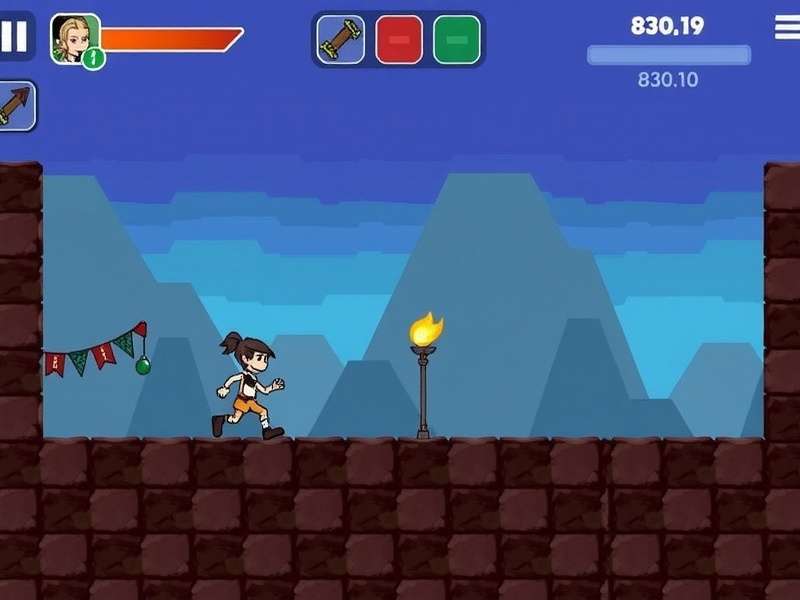Activate the arrow weapon icon
Viewport: 800px width, 600px height.
pyautogui.click(x=17, y=106)
